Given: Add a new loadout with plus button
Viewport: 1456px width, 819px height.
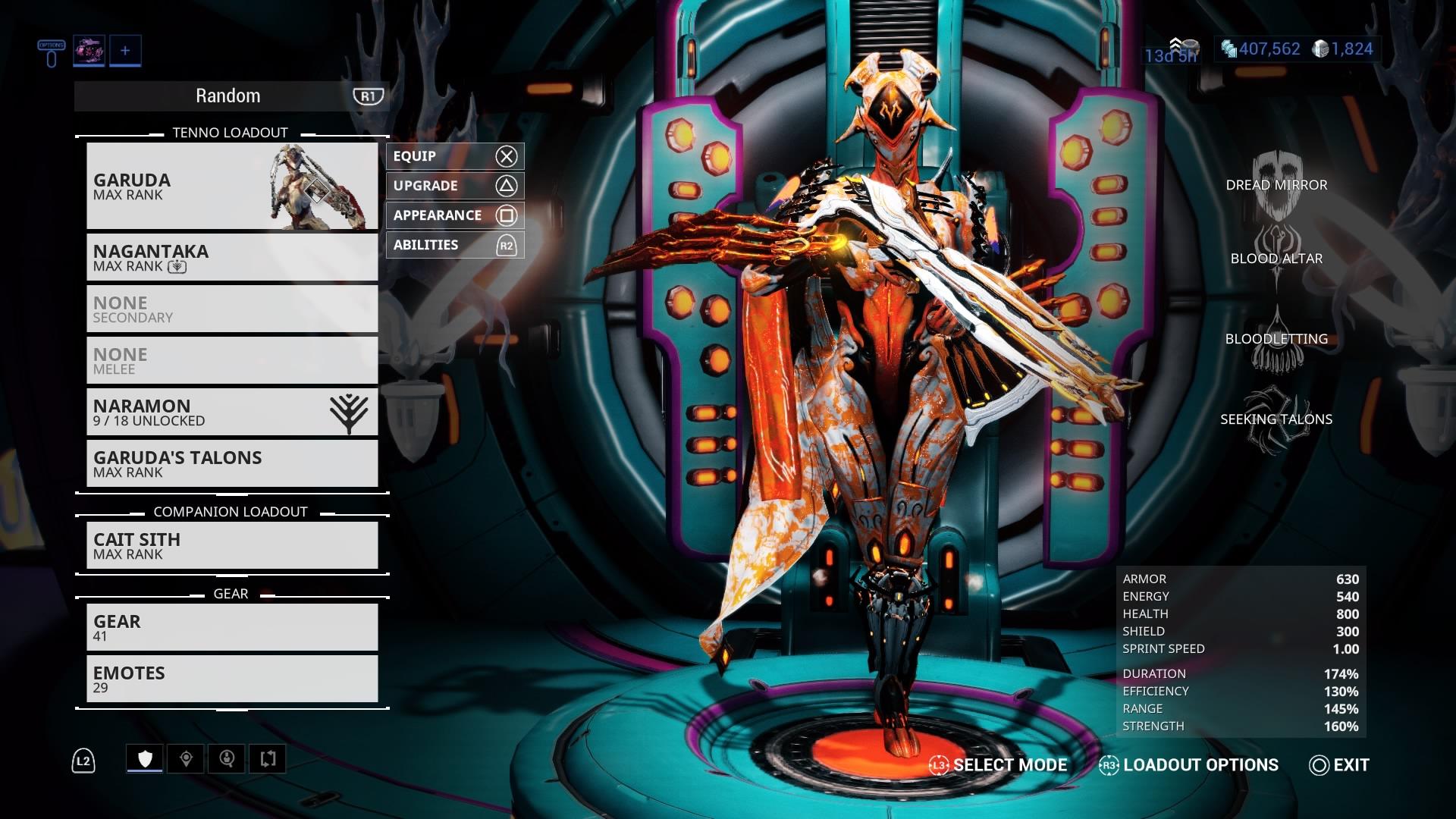Looking at the screenshot, I should 125,51.
